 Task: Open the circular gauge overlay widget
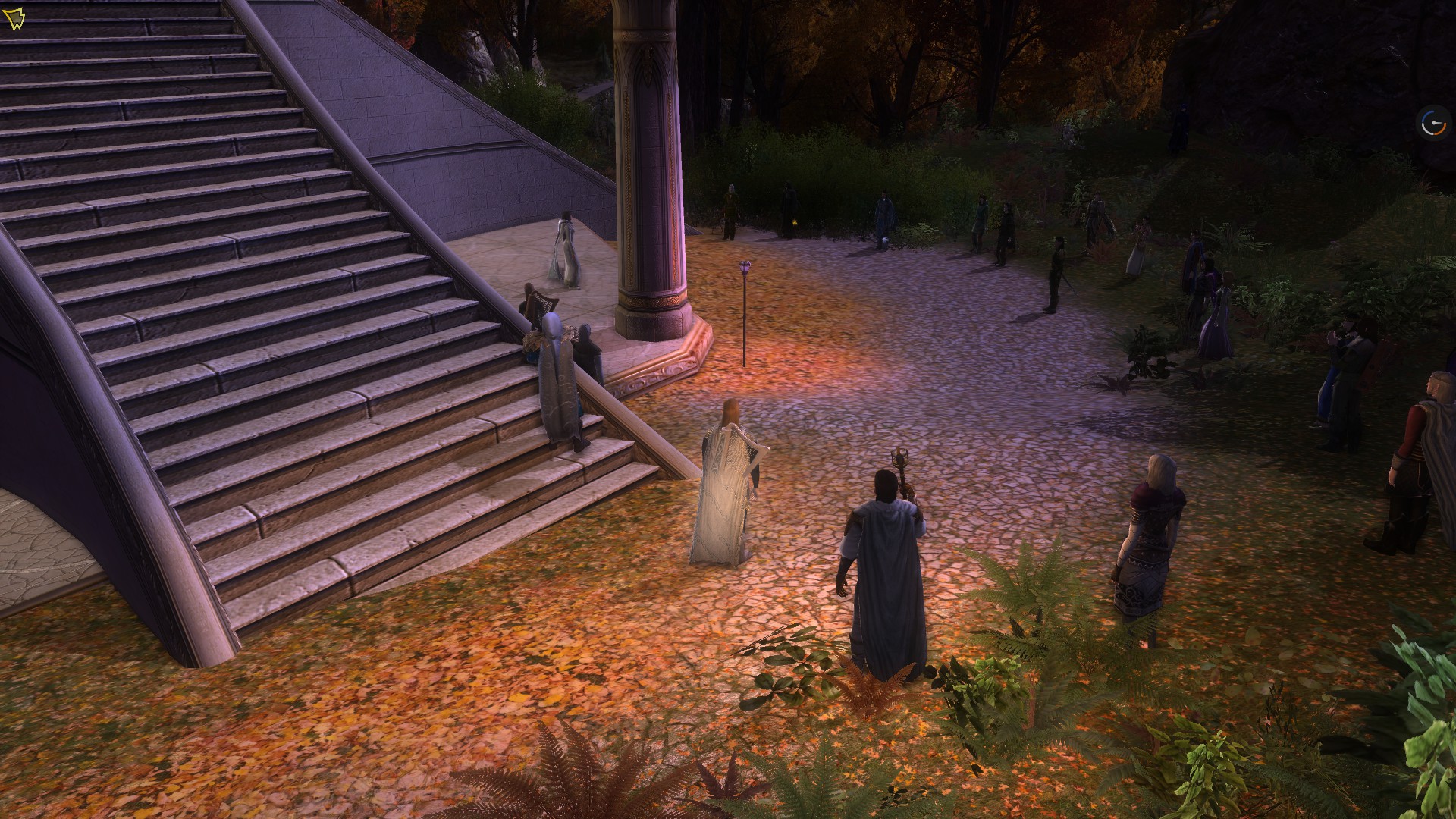point(1433,124)
